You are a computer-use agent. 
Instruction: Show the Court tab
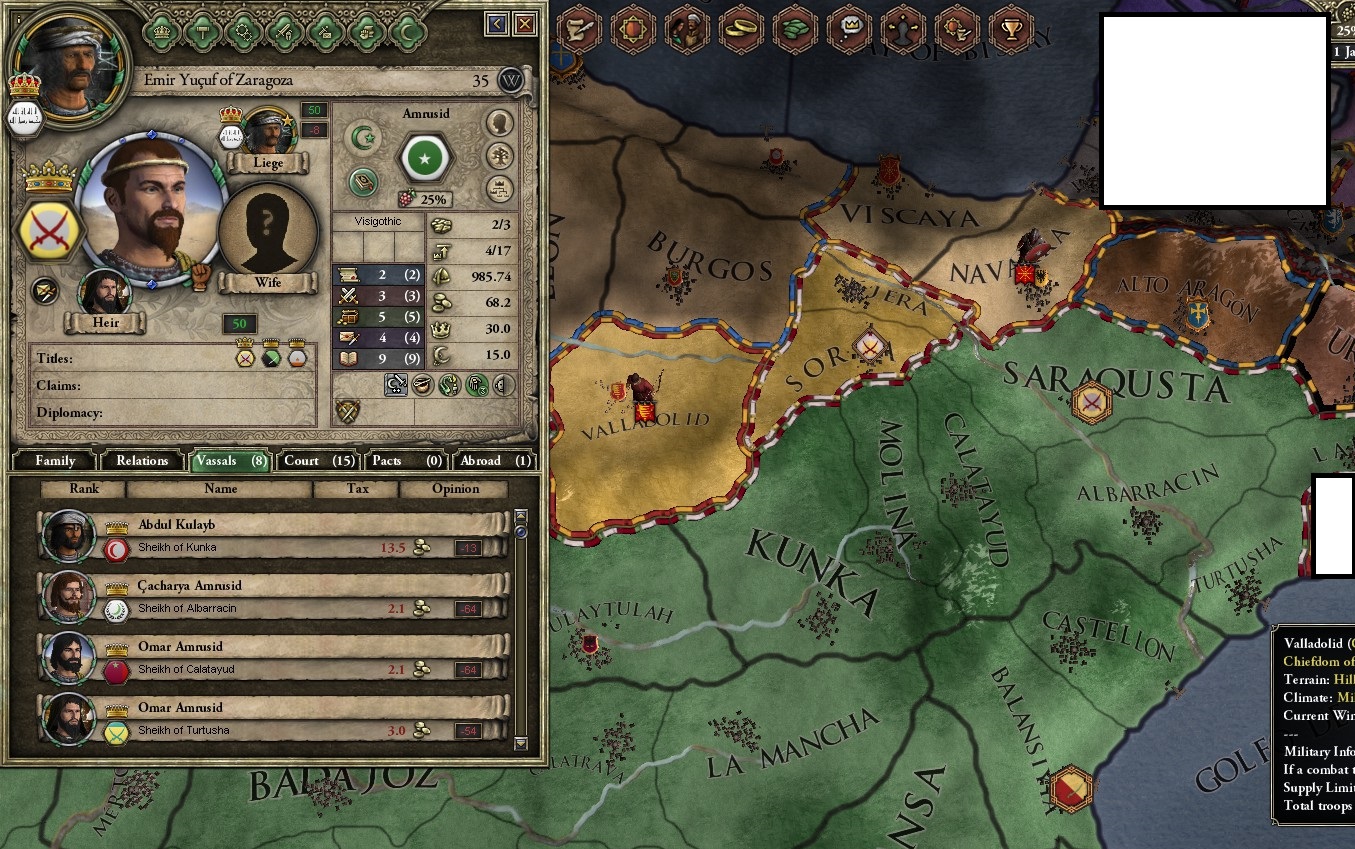(x=318, y=461)
